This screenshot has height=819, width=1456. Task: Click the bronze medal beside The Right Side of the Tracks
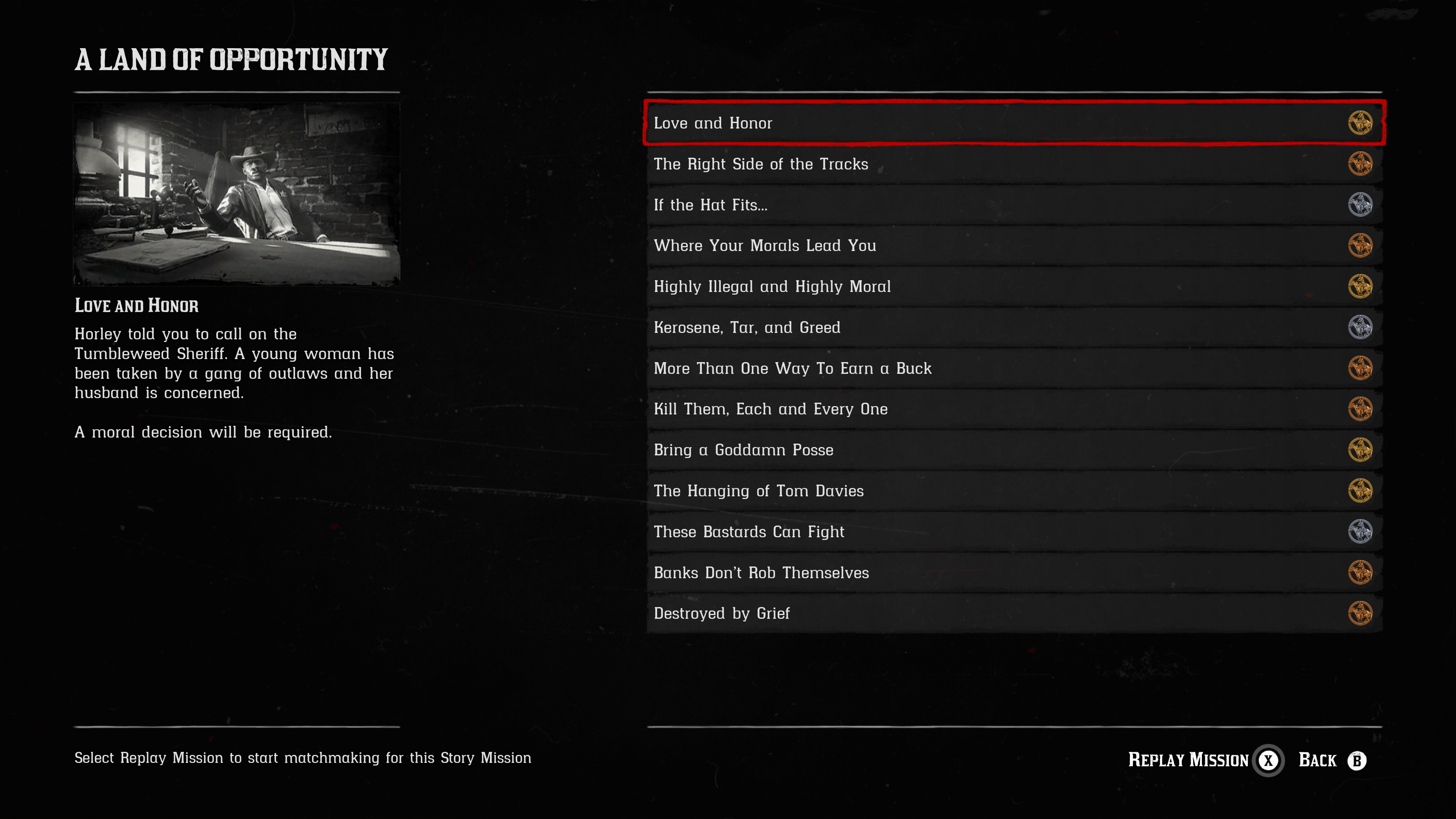tap(1360, 164)
